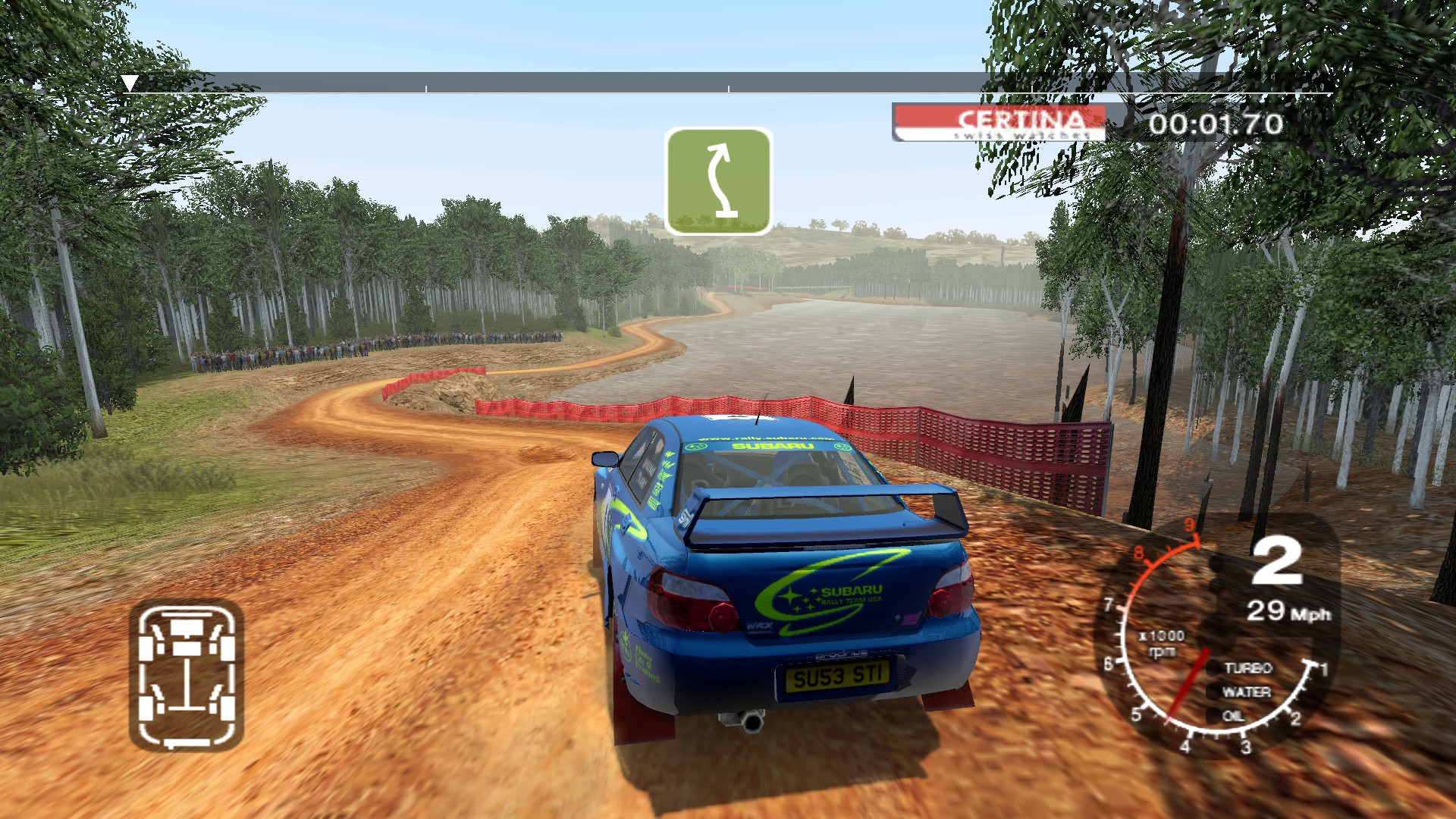Viewport: 1456px width, 819px height.
Task: Click the stage progress position marker
Action: 130,83
